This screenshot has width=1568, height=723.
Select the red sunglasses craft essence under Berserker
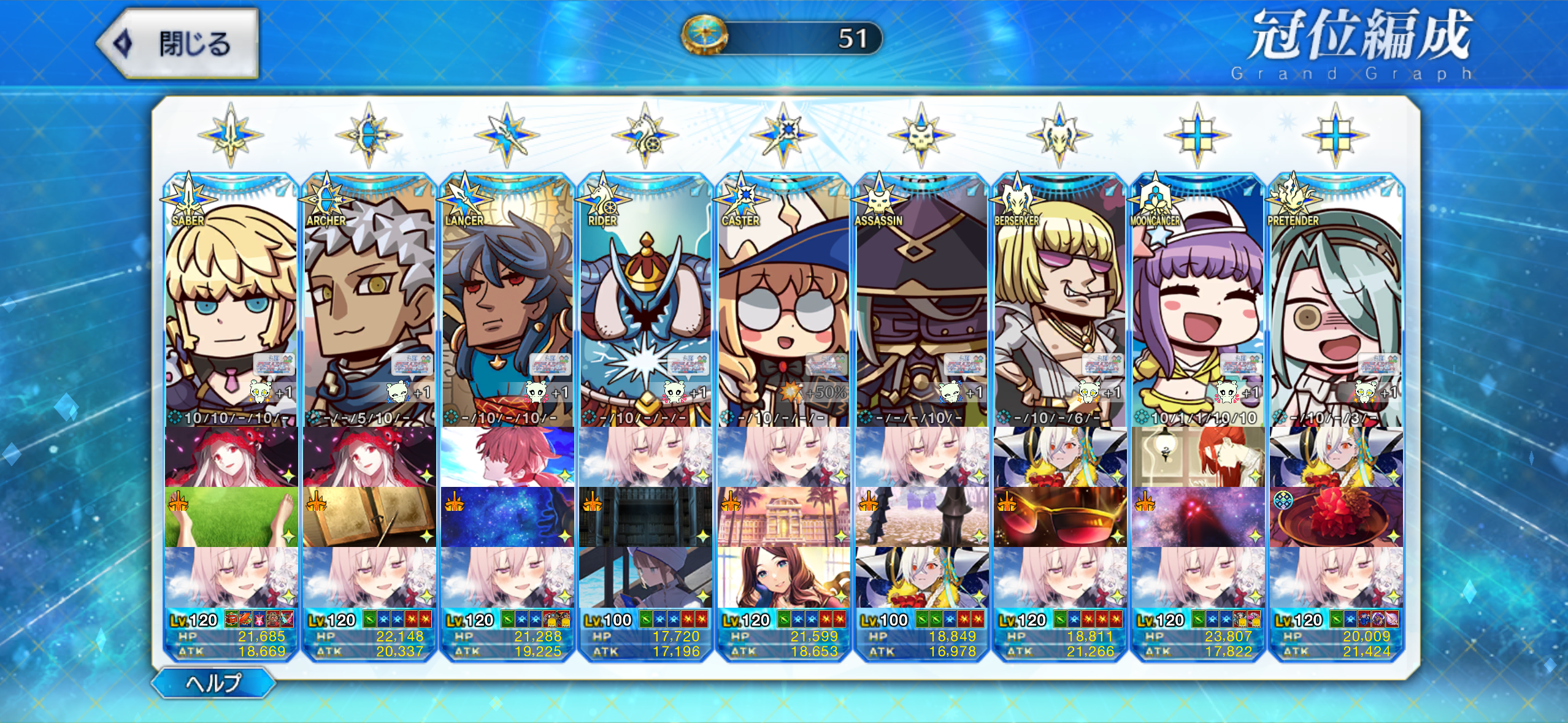(x=1059, y=517)
